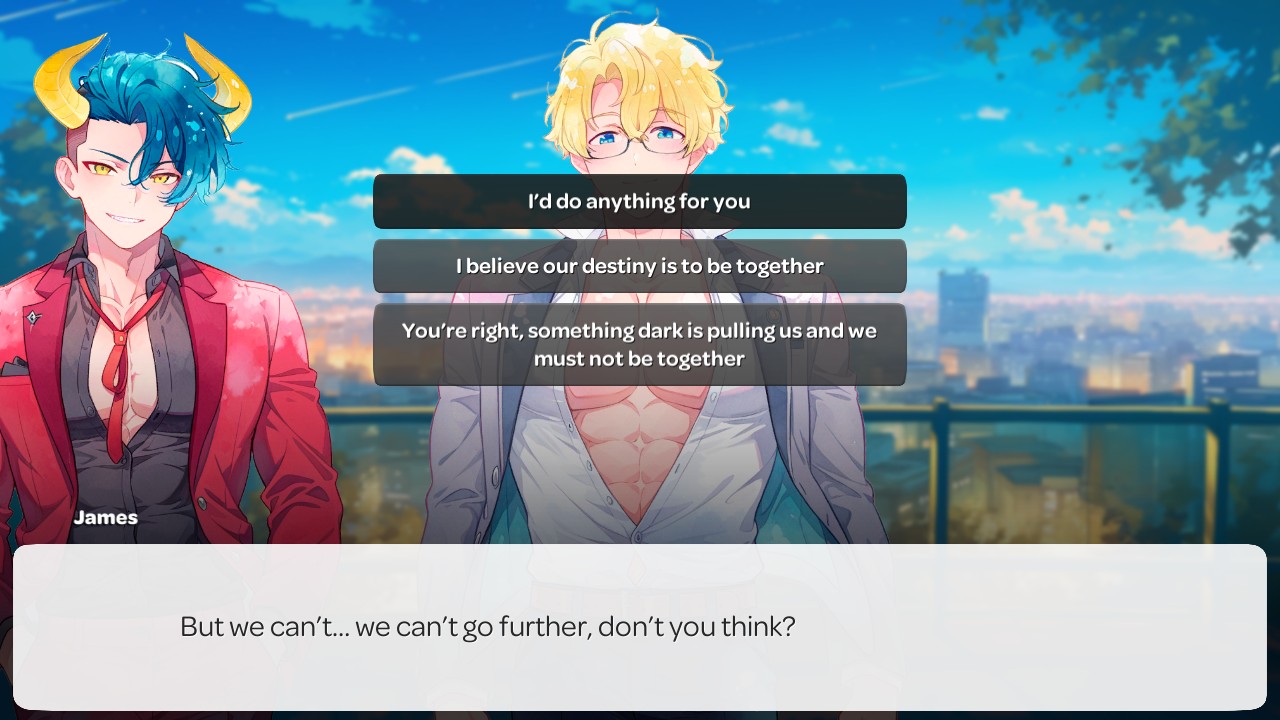Select the "I'd do anything for you" choice
Viewport: 1280px width, 720px height.
(x=639, y=201)
